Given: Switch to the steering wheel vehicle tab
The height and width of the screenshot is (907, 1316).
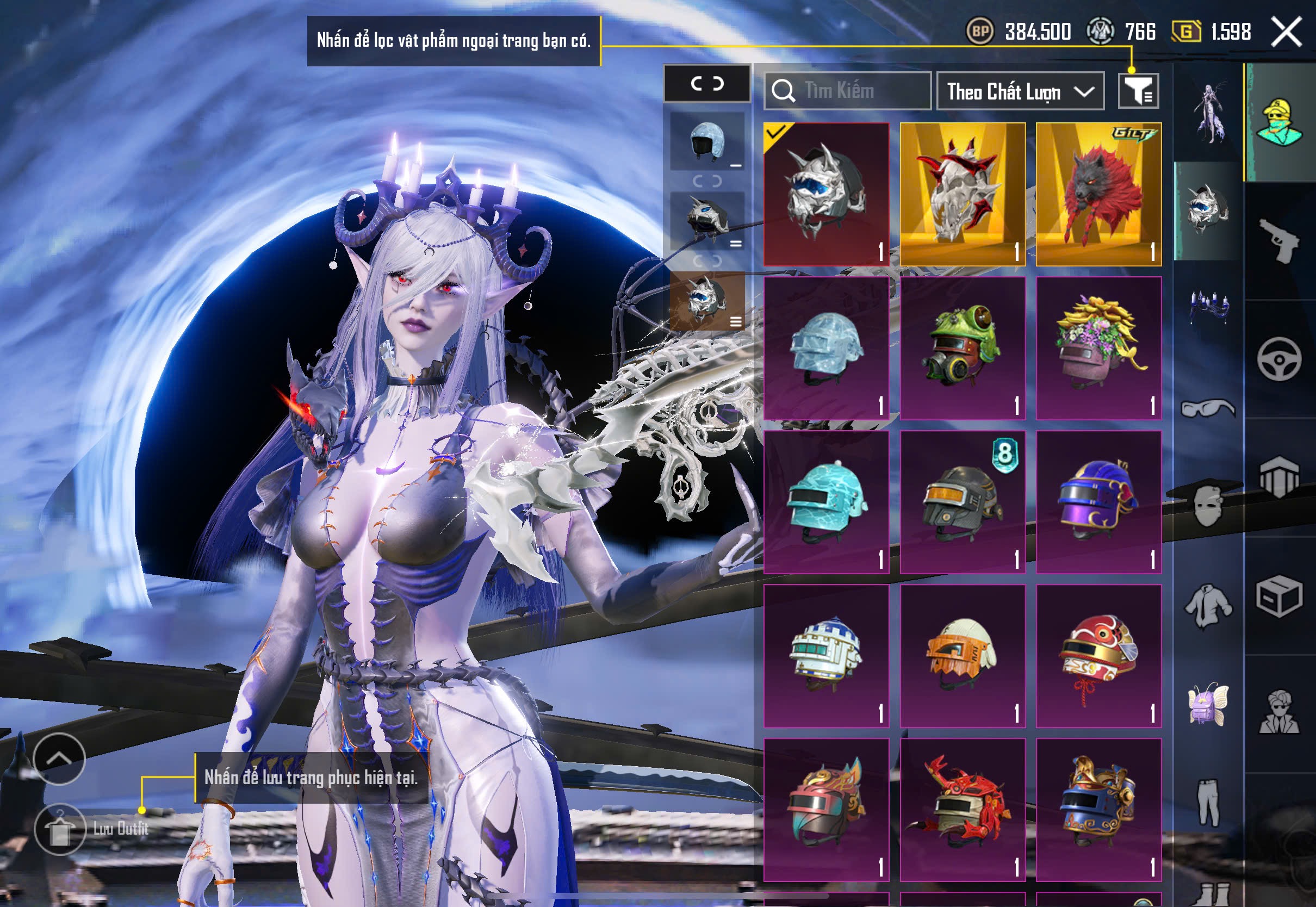Looking at the screenshot, I should [1279, 358].
